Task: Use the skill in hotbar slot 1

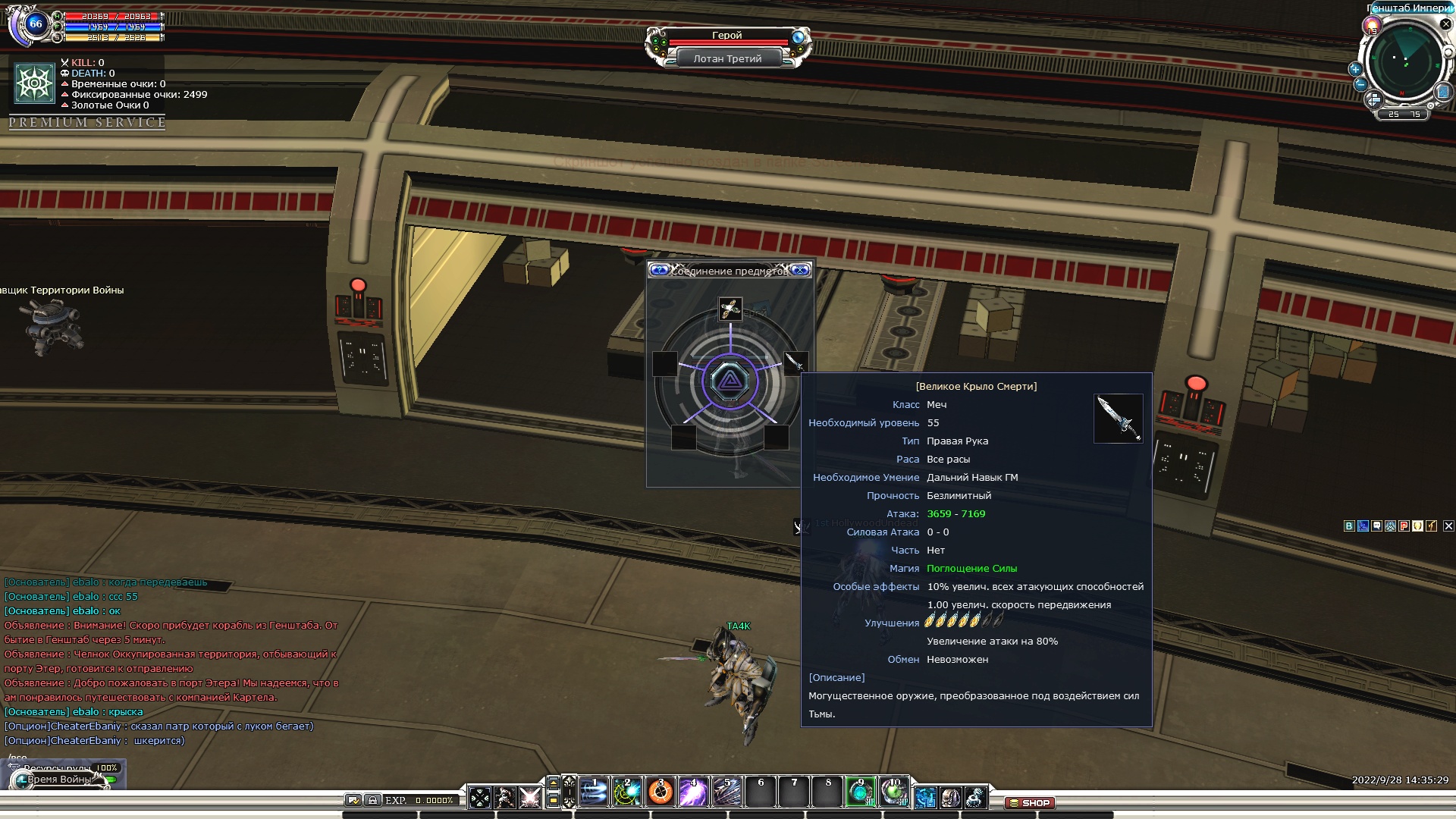Action: coord(594,792)
